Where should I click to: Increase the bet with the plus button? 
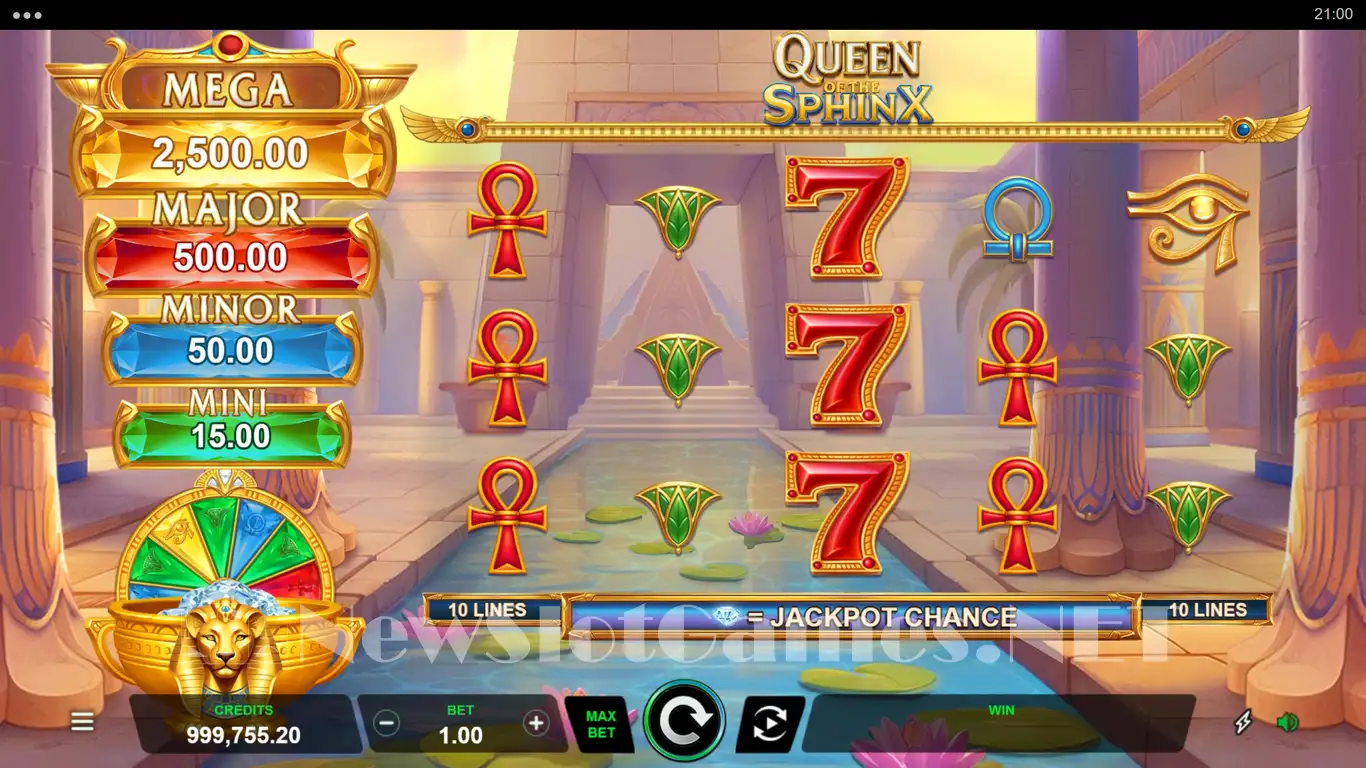(536, 723)
